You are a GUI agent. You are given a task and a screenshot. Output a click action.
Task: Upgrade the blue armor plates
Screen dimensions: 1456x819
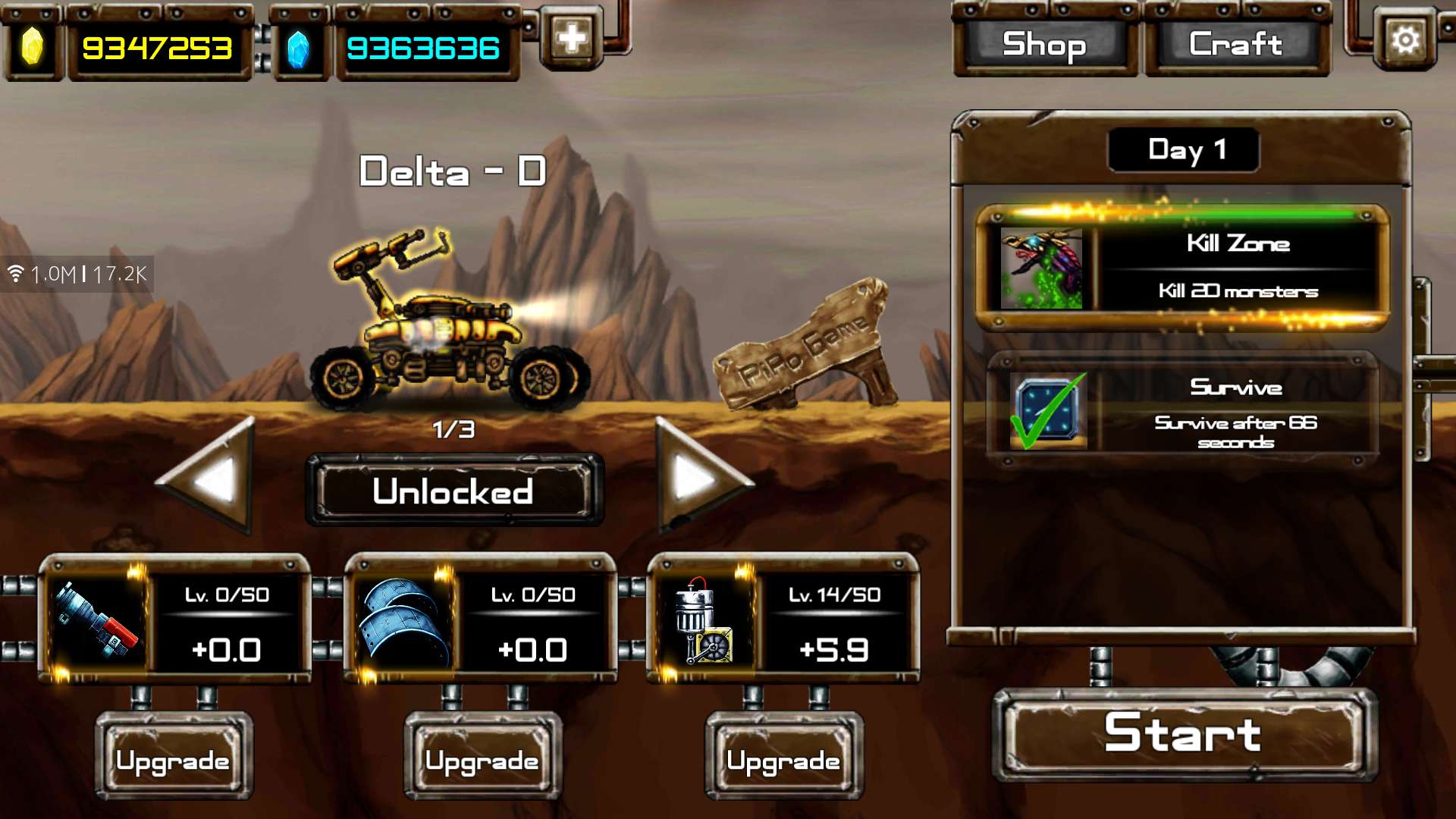(482, 759)
